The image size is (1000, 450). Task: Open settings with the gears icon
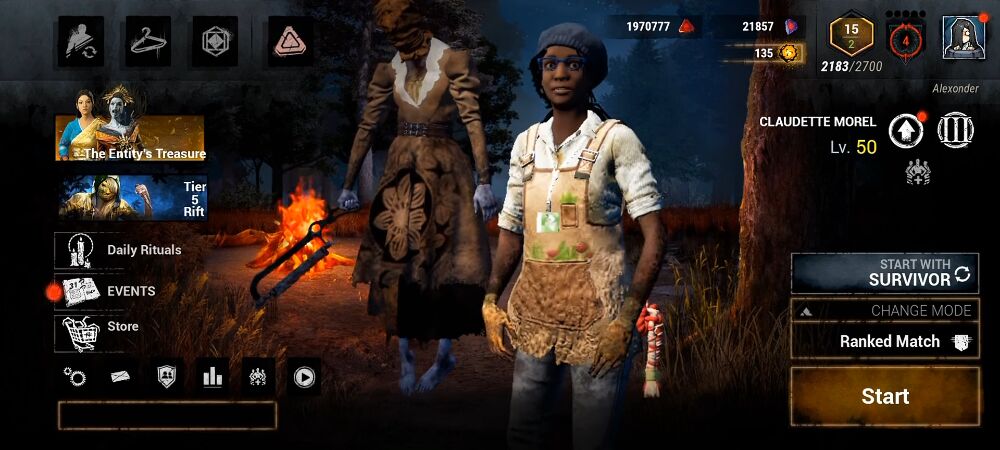(74, 377)
